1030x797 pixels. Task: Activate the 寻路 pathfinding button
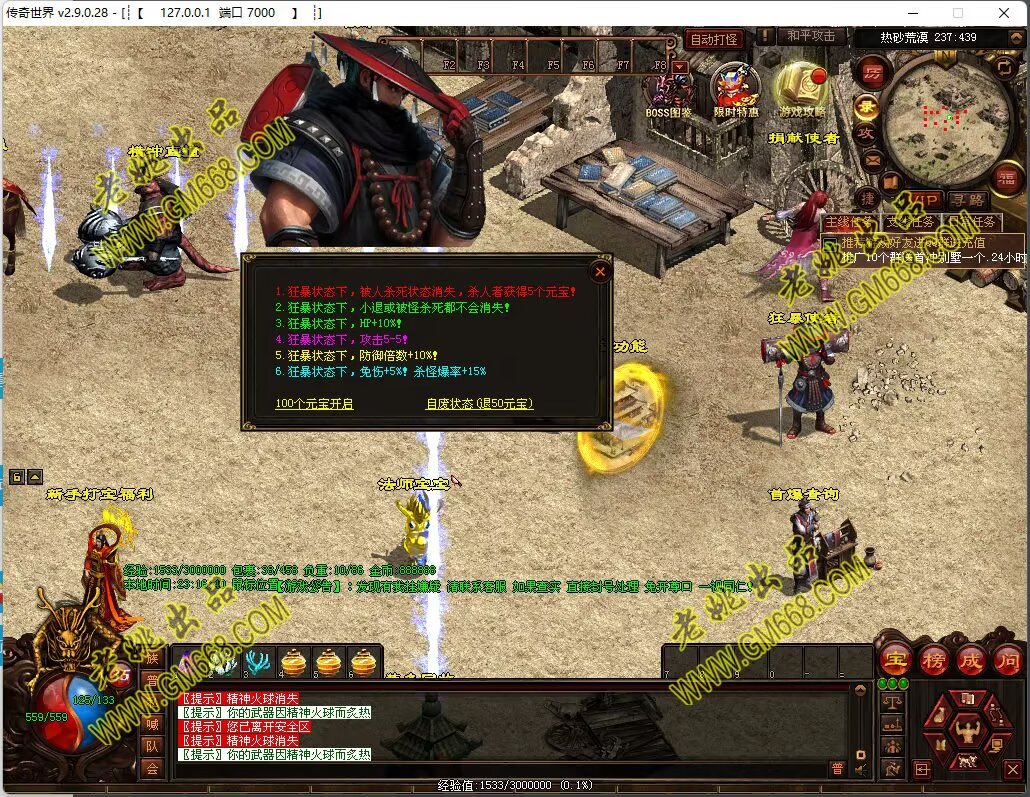(x=966, y=201)
